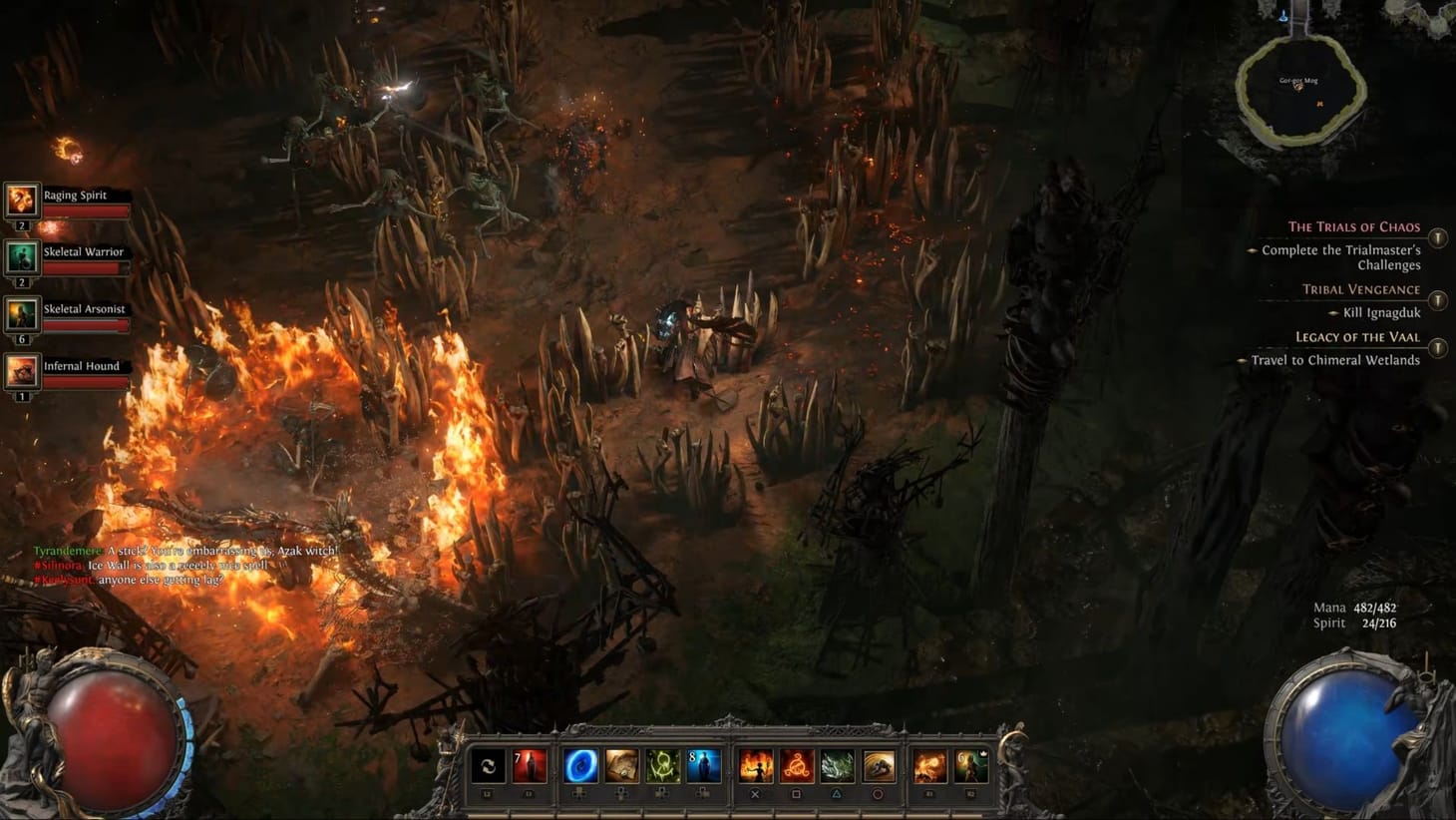Screen dimensions: 1456x820
Task: Activate the fire skill bound to X
Action: point(756,766)
